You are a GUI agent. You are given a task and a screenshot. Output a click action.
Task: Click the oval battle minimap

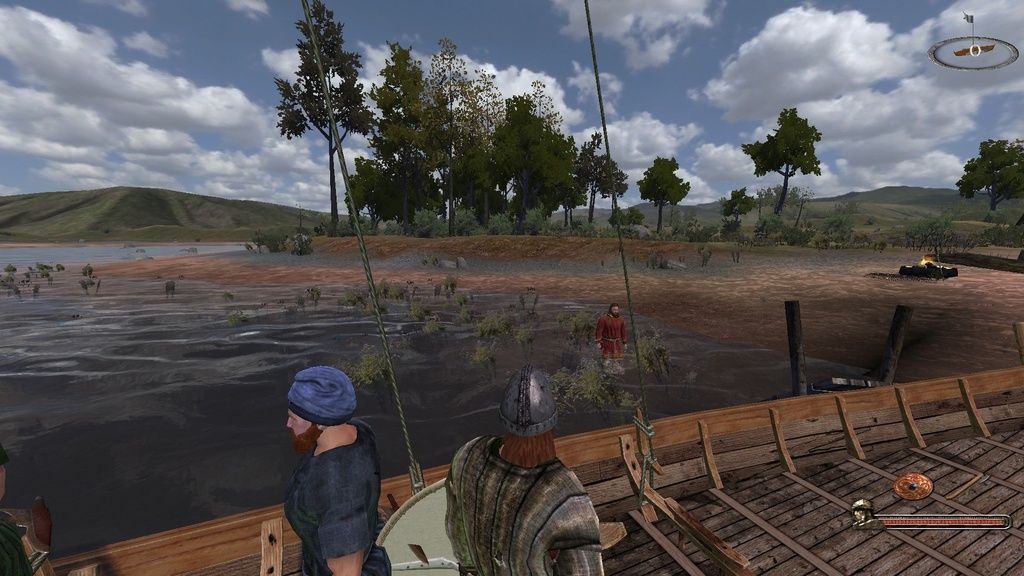coord(972,51)
